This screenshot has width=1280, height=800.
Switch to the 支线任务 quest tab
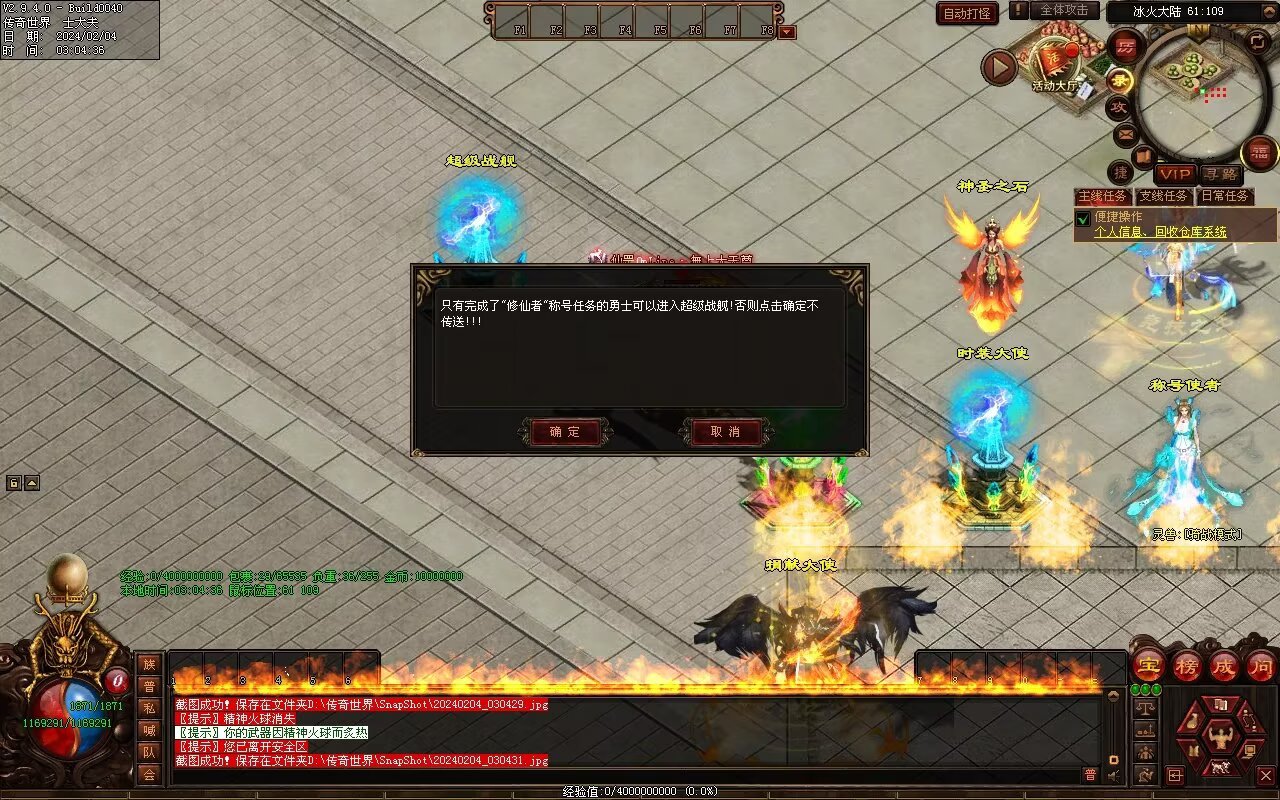pyautogui.click(x=1163, y=196)
